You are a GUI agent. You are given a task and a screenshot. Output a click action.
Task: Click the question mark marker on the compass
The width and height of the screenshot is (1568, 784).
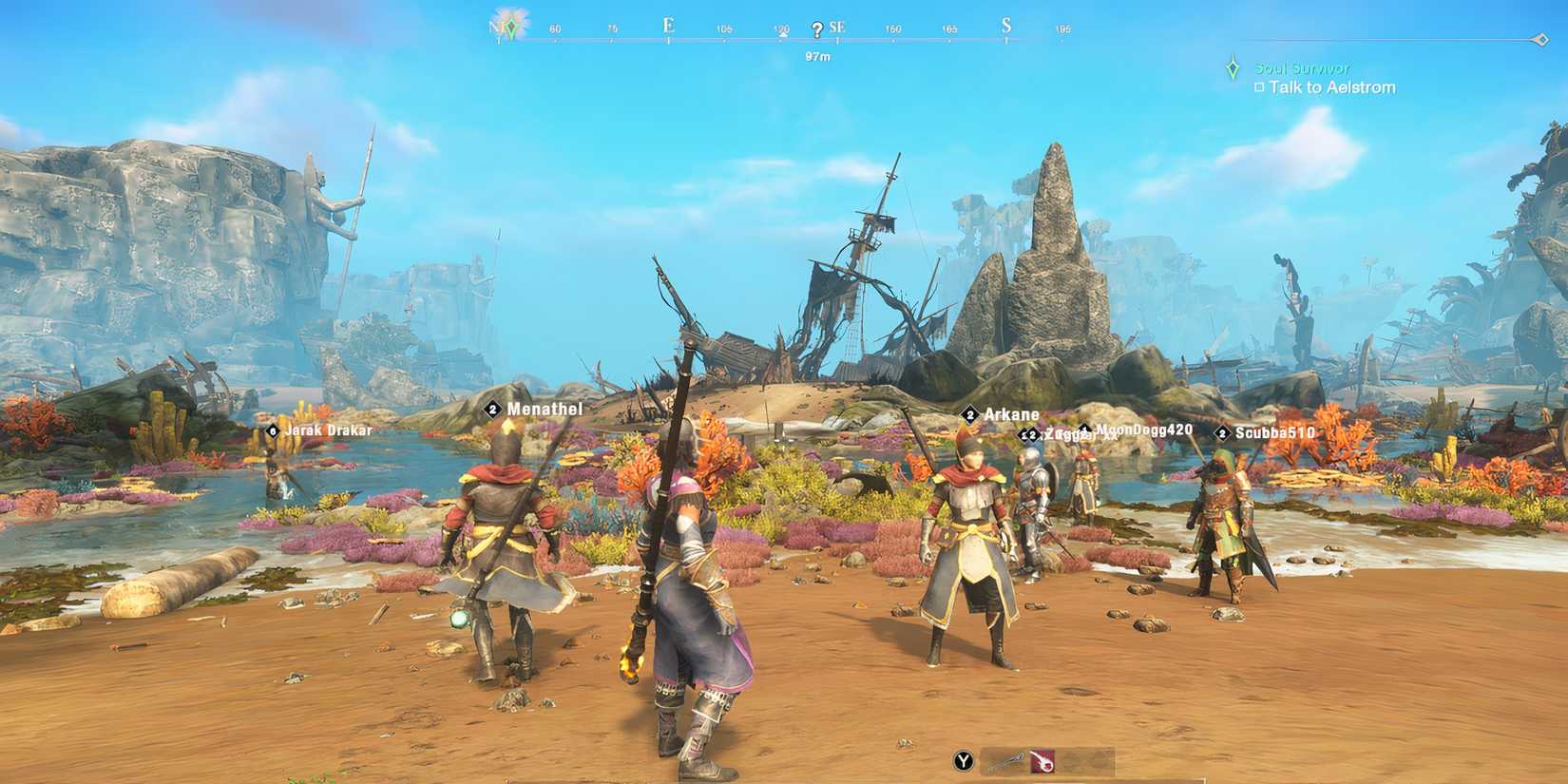point(817,30)
